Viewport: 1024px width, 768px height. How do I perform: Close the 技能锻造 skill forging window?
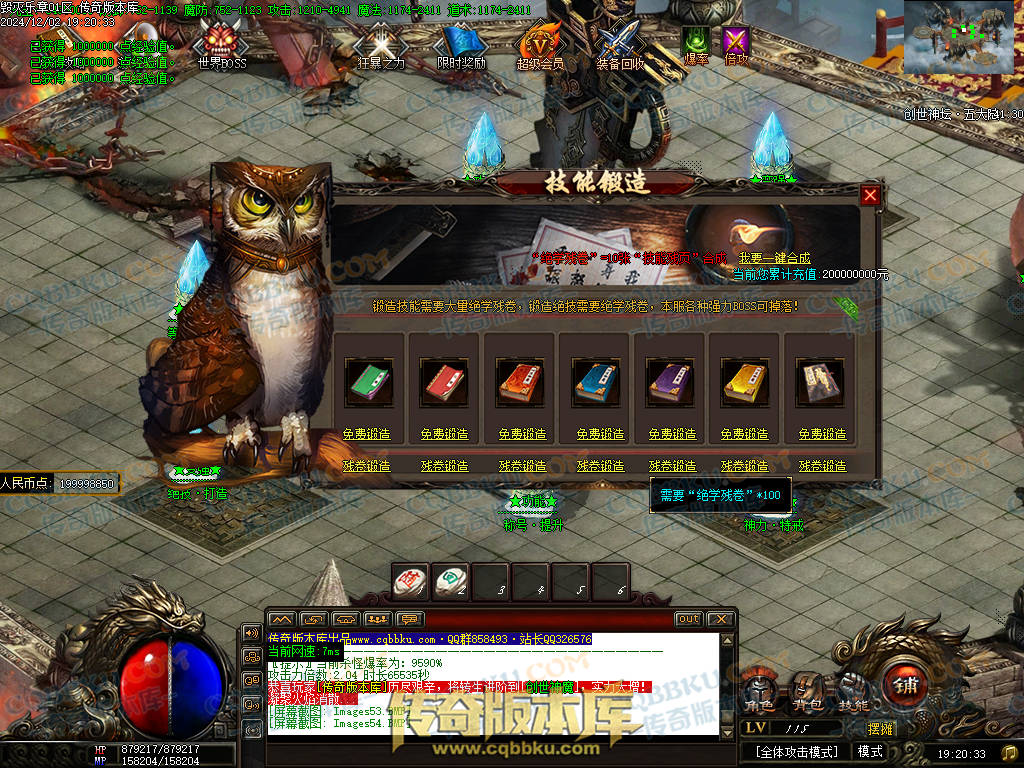870,195
